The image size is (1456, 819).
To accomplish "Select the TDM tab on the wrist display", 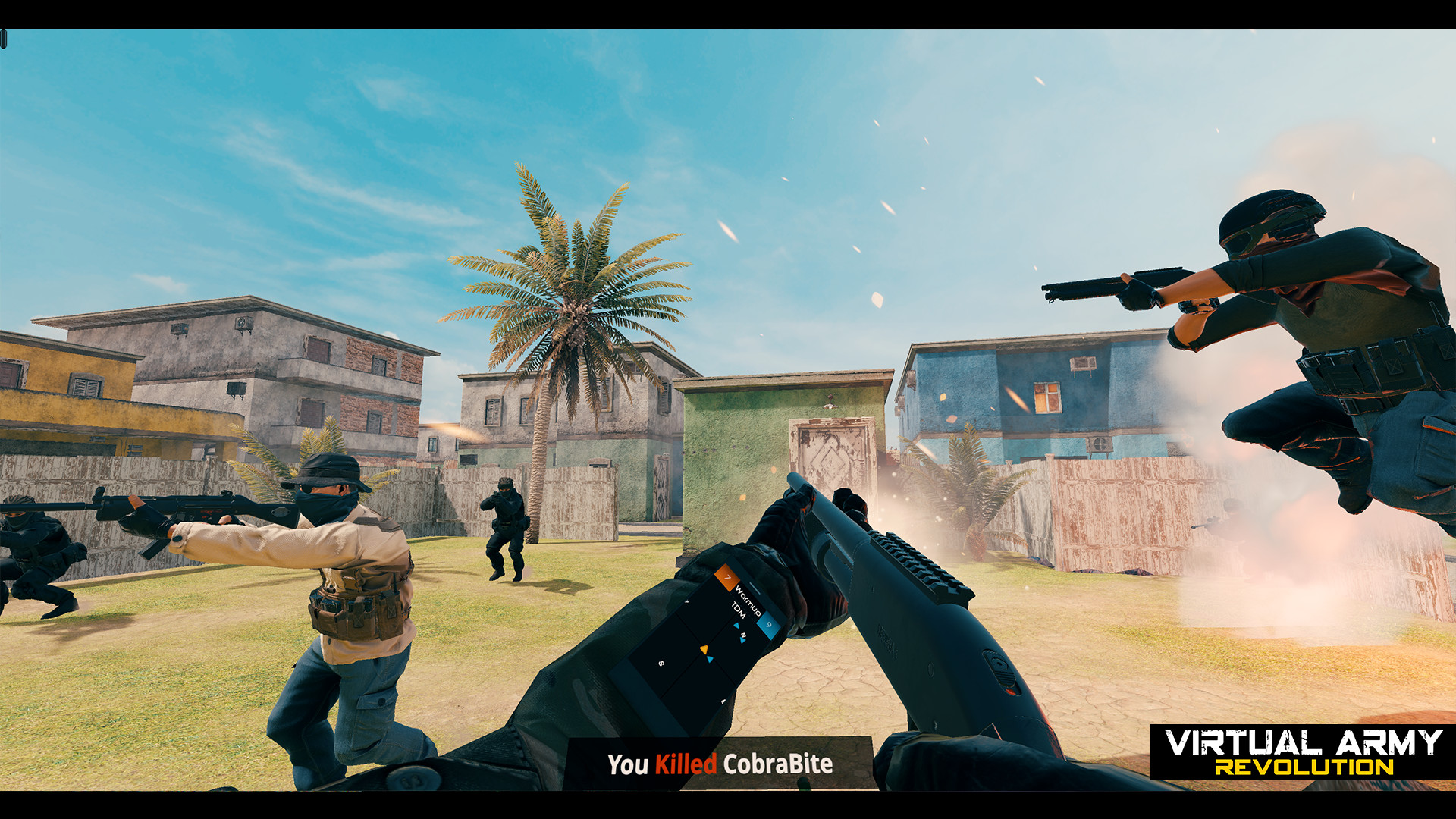I will (x=739, y=610).
